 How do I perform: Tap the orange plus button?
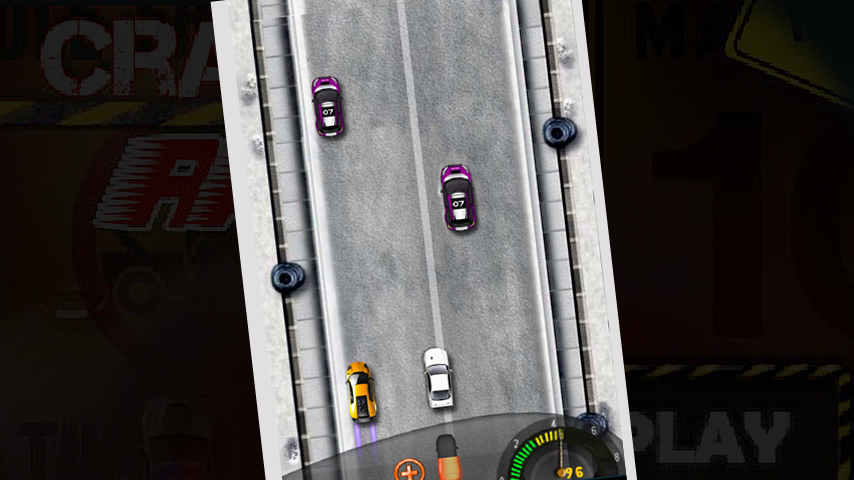408,470
